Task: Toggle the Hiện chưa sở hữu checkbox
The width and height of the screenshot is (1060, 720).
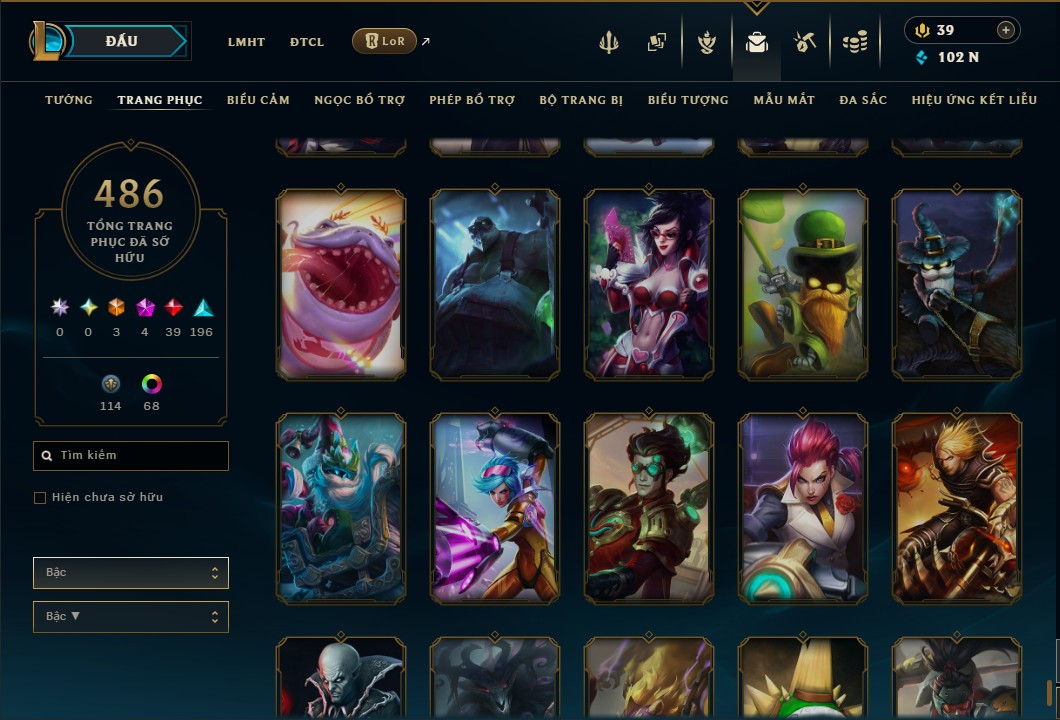Action: [x=40, y=498]
